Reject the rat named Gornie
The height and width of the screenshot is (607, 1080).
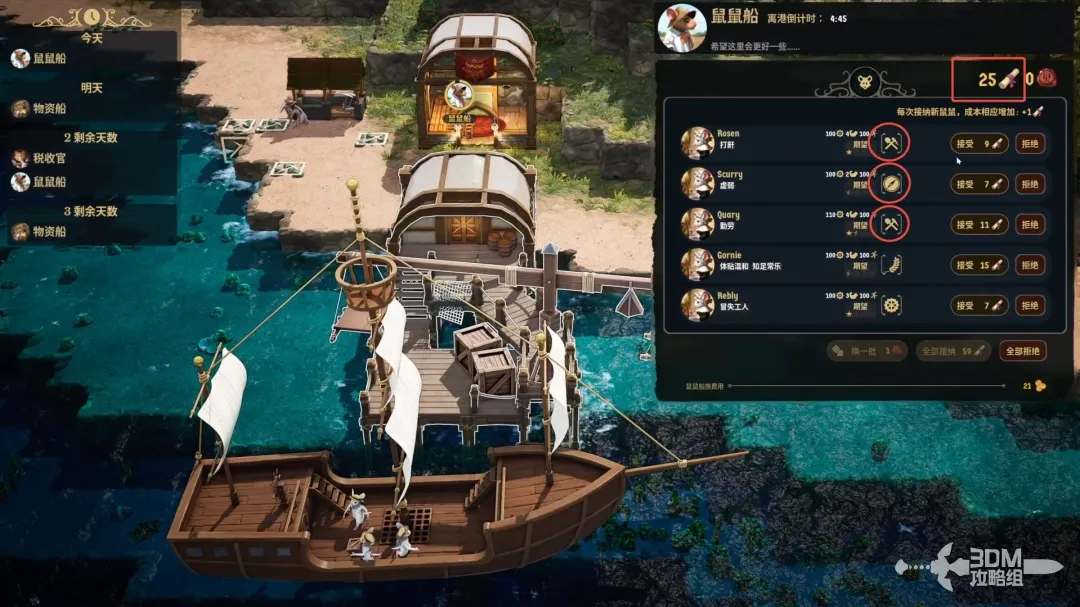pos(1030,265)
